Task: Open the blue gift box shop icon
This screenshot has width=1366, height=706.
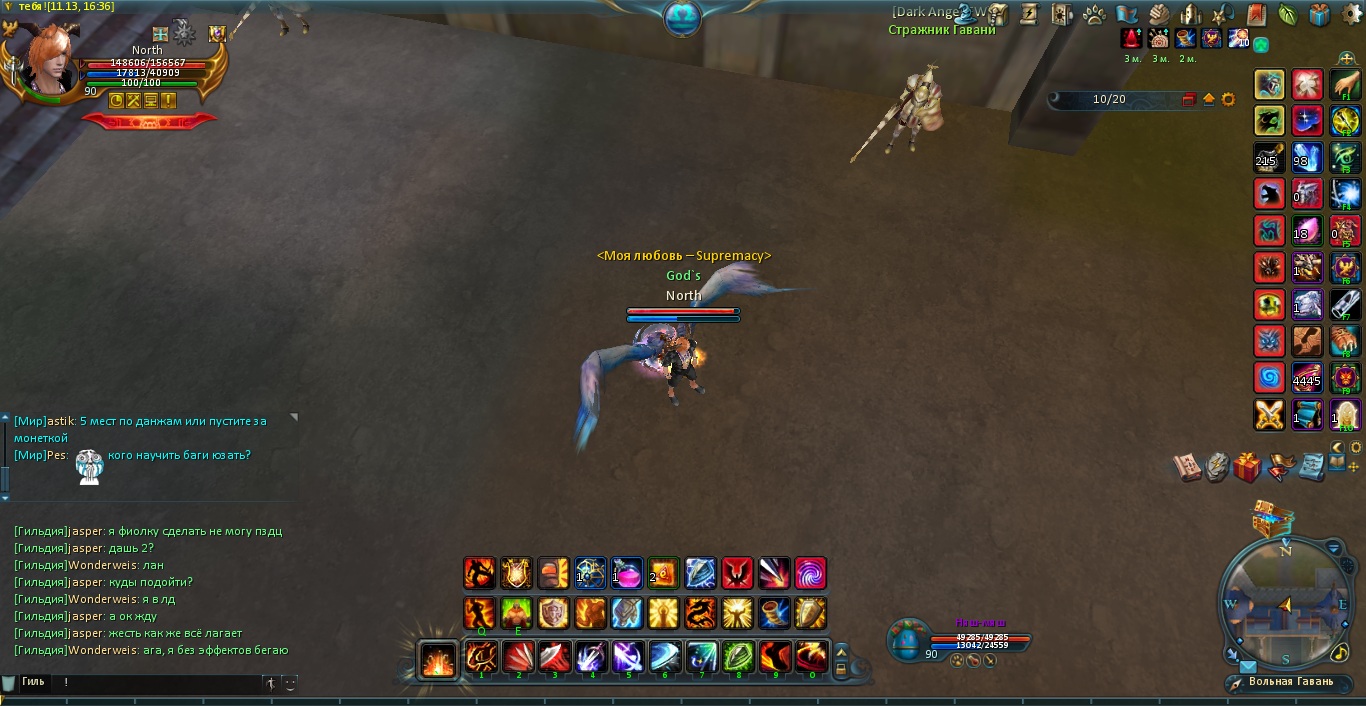Action: click(x=1320, y=14)
